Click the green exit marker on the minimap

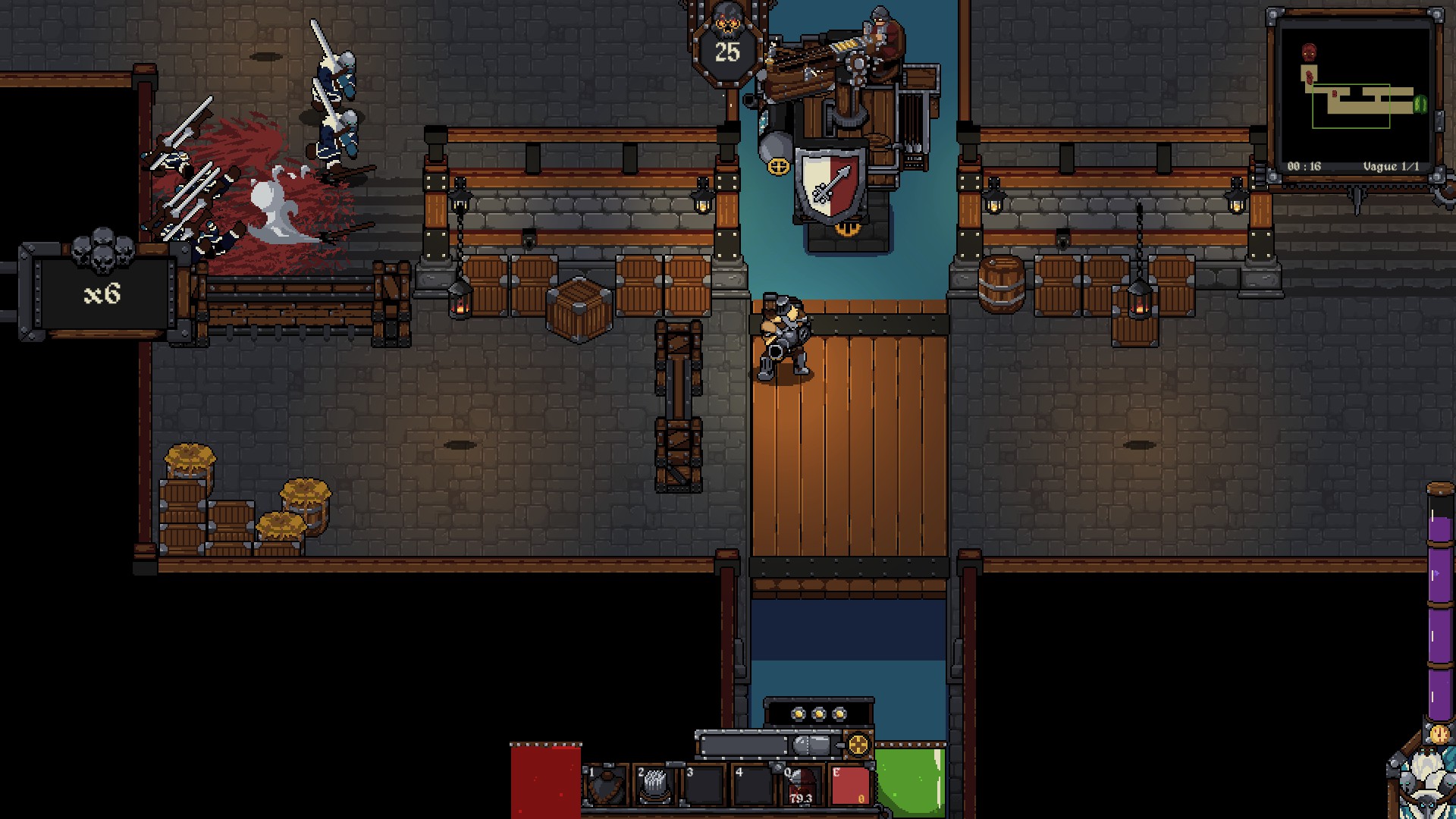click(x=1420, y=105)
